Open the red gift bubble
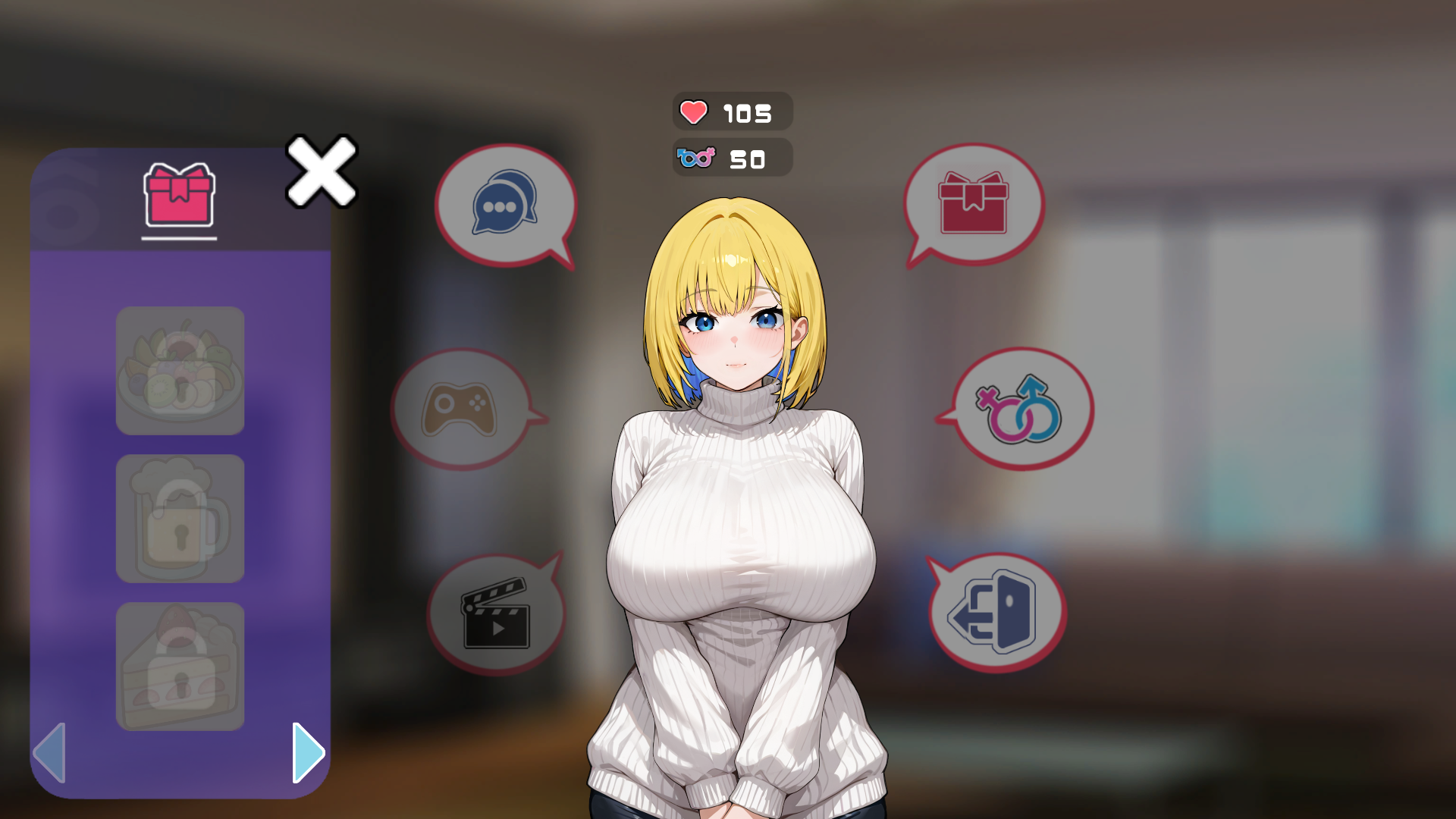 974,203
